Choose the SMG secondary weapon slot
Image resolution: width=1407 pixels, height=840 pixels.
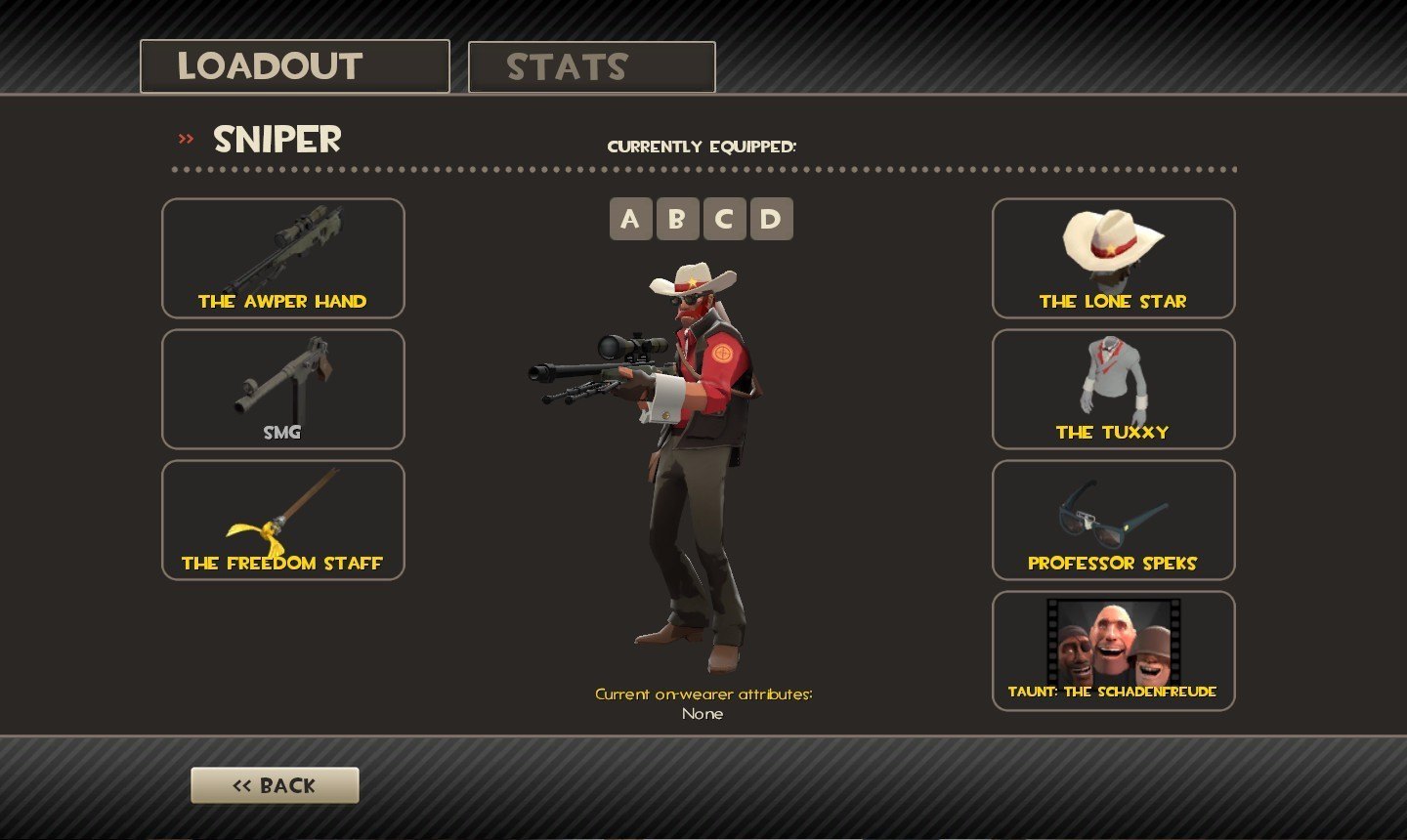[282, 389]
